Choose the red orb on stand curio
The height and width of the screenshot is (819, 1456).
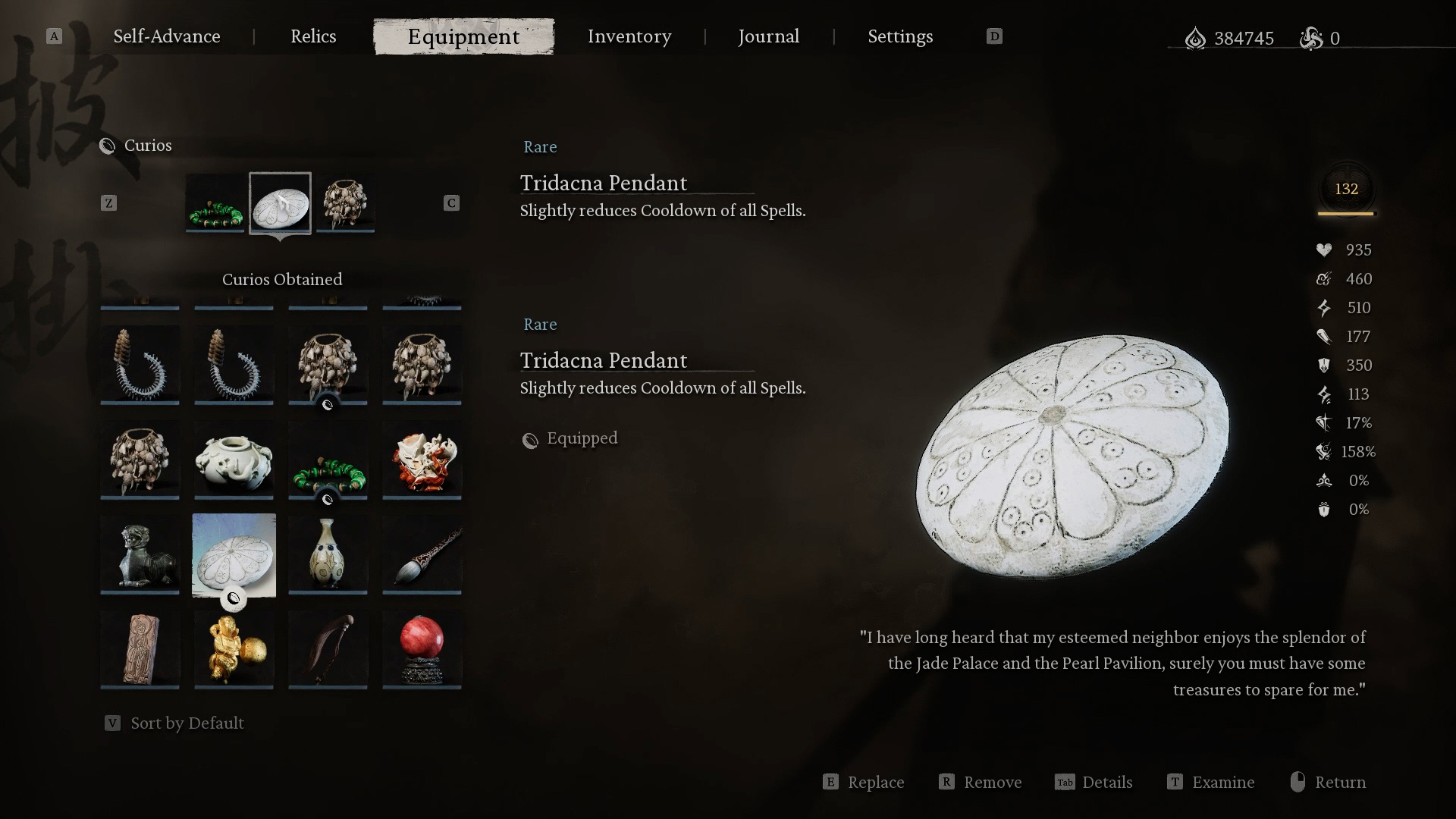click(422, 649)
